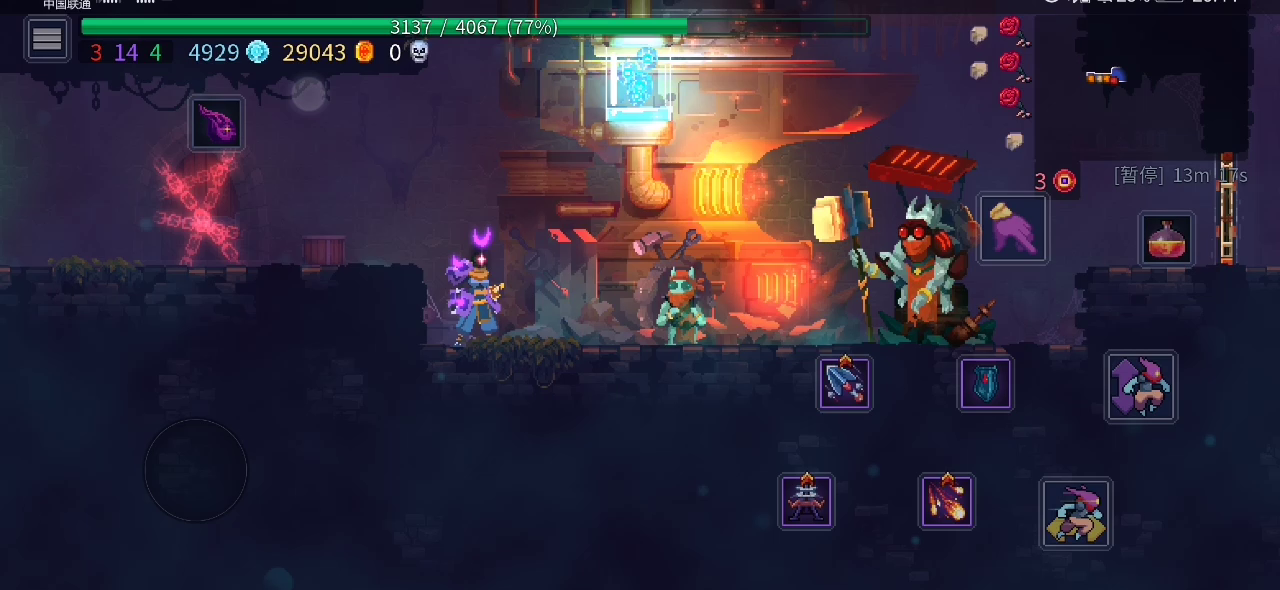Open the minimap in the corner
This screenshot has height=590, width=1280.
pos(1140,80)
